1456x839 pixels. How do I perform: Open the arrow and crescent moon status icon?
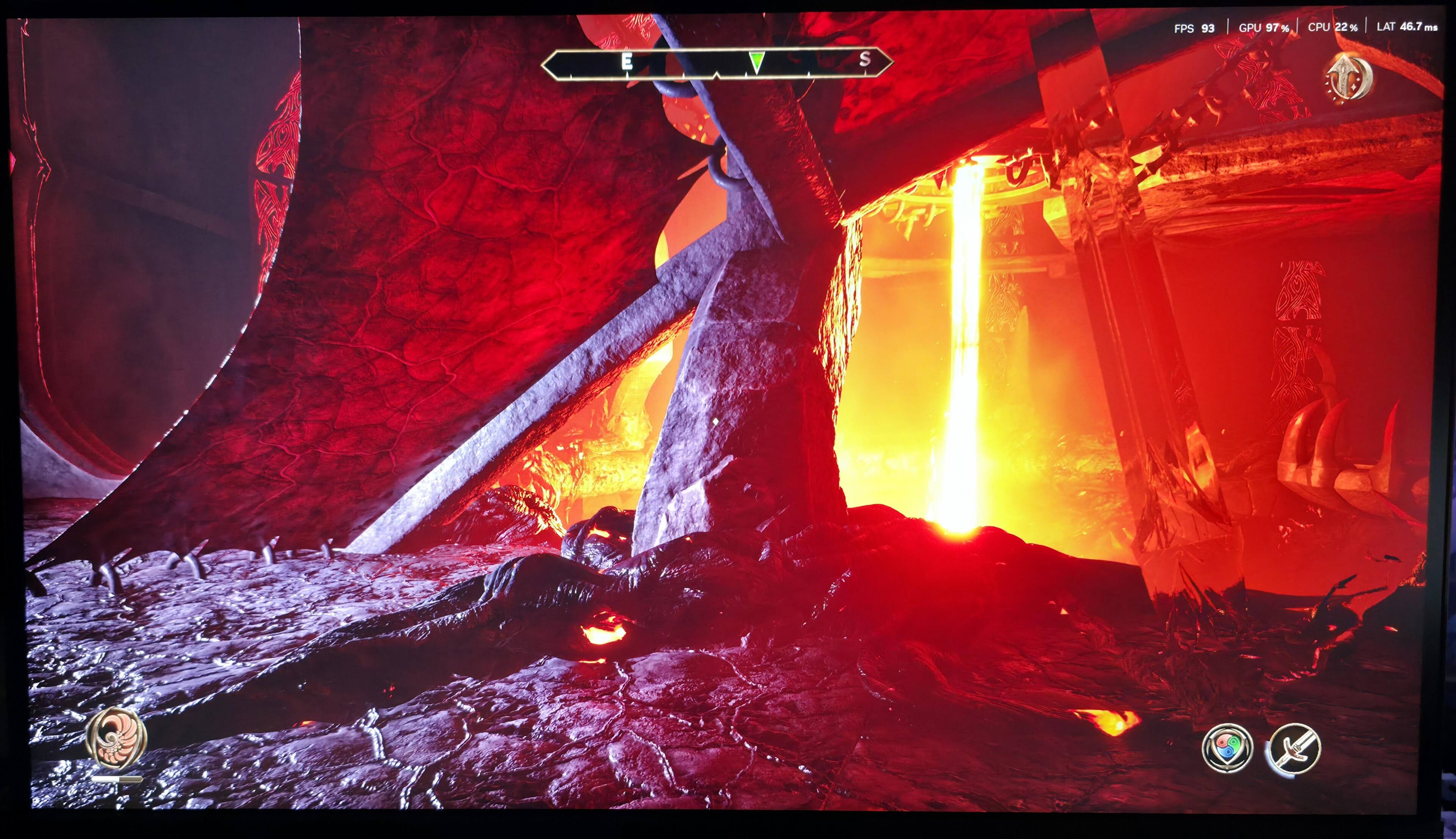point(1349,79)
